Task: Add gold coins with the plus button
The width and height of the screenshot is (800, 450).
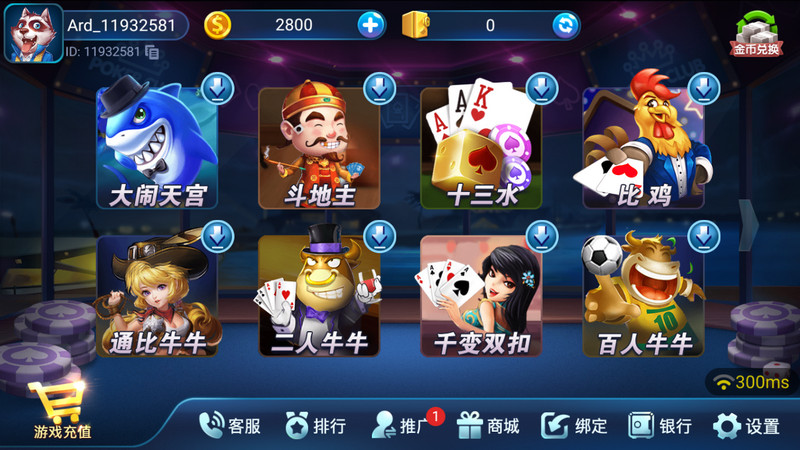Action: [x=371, y=25]
